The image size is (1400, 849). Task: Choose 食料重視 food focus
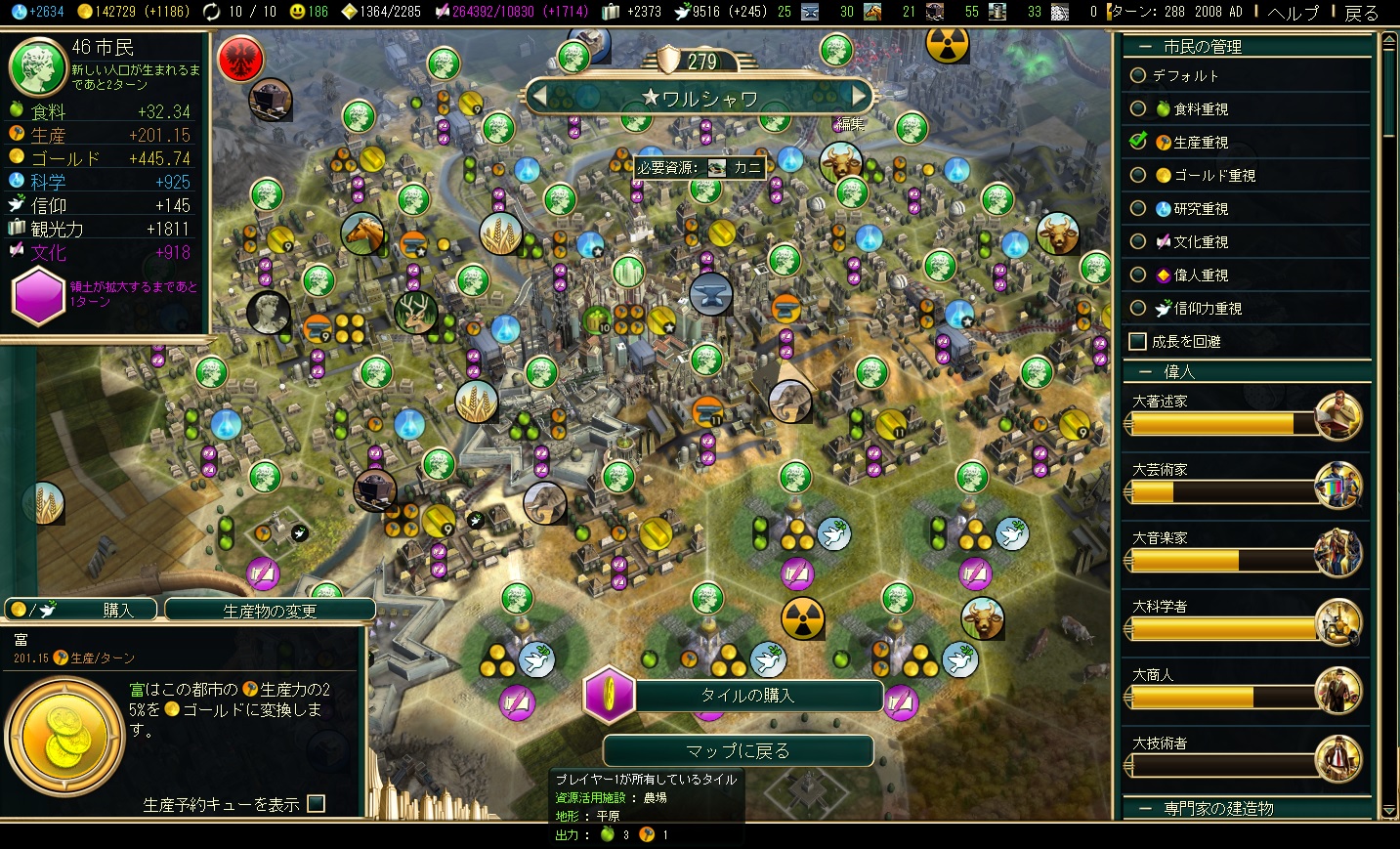tap(1138, 108)
